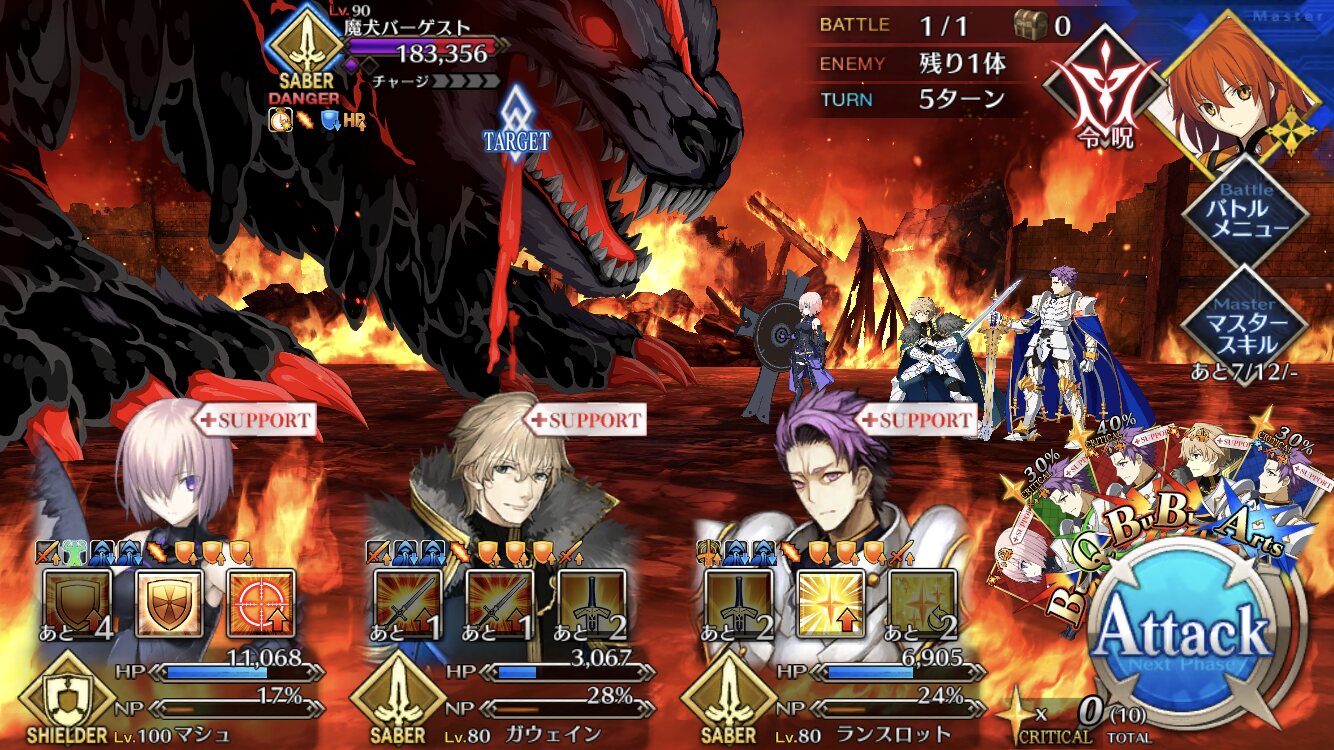Activate Mash's red crosshair target skill
Viewport: 1334px width, 750px height.
(x=261, y=604)
